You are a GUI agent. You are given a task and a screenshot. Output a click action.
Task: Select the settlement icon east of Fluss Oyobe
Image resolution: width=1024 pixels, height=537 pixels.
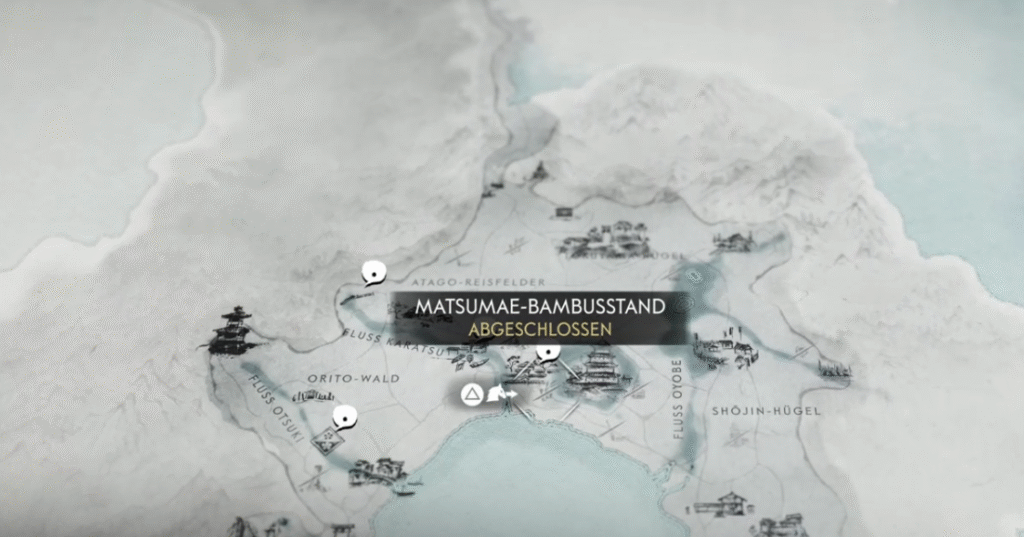tap(725, 350)
